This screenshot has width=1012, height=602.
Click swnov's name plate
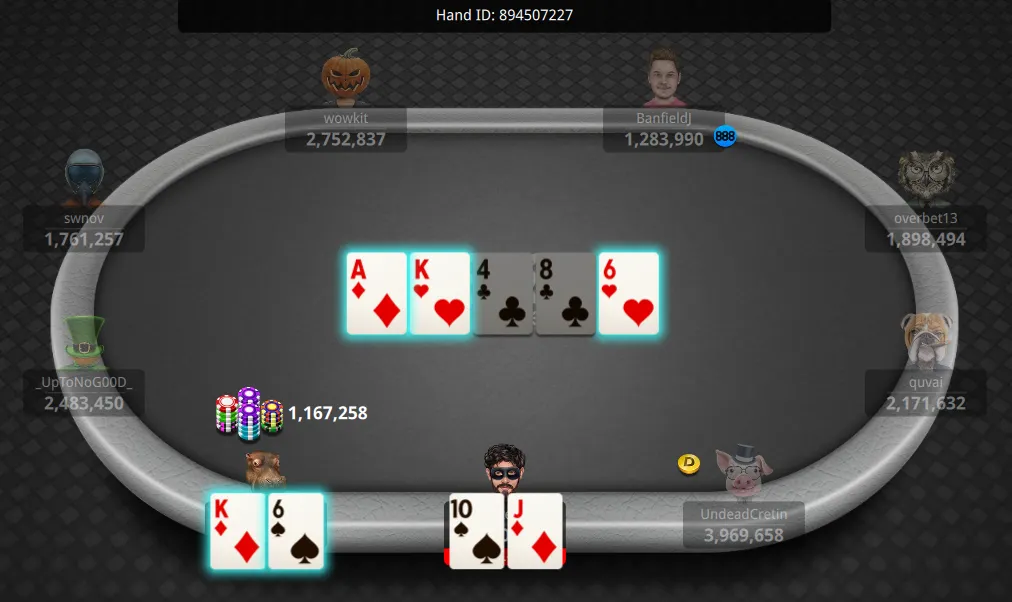point(84,229)
